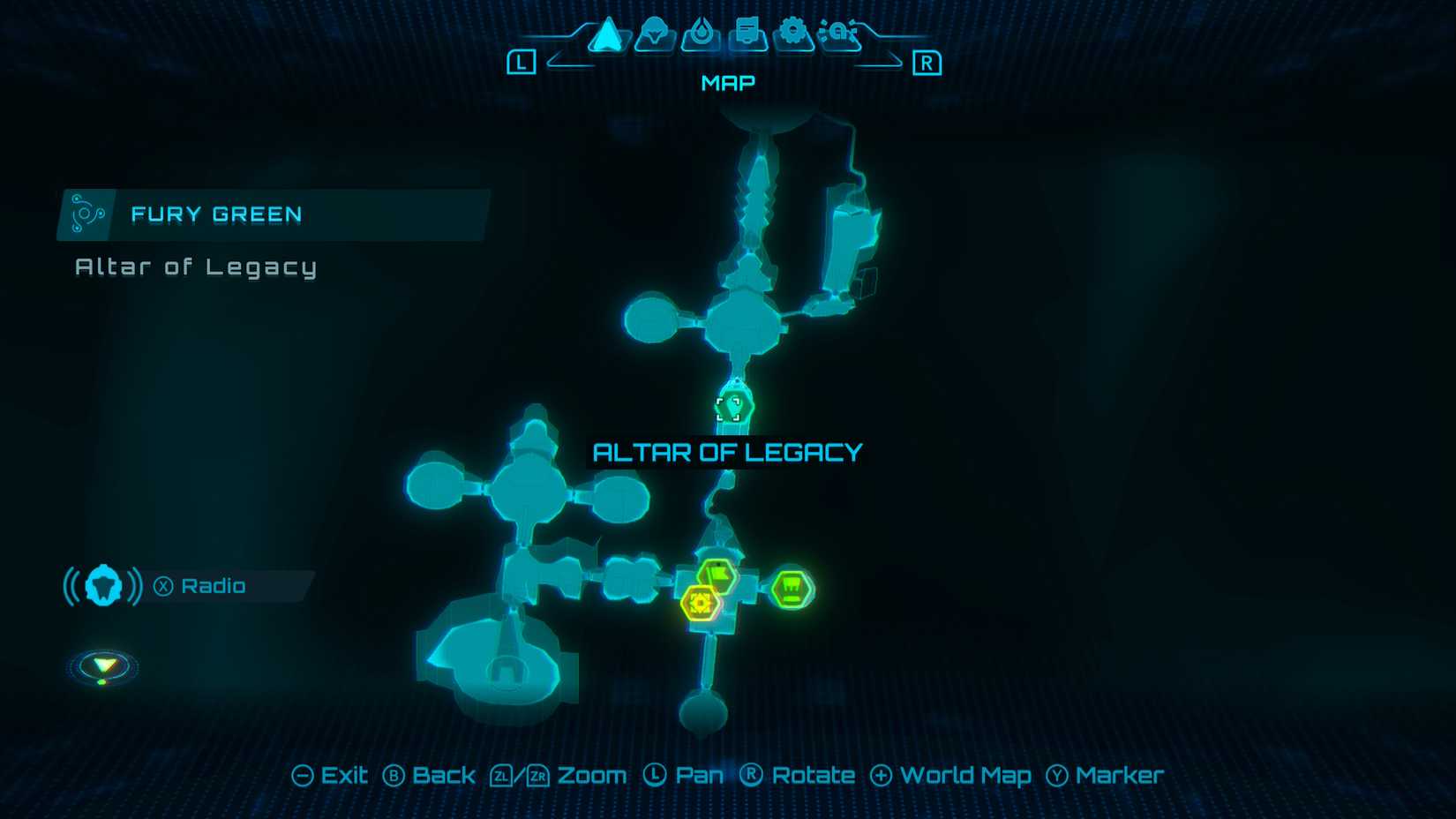The width and height of the screenshot is (1456, 819).
Task: Select the R shoulder button prompt
Action: 929,62
